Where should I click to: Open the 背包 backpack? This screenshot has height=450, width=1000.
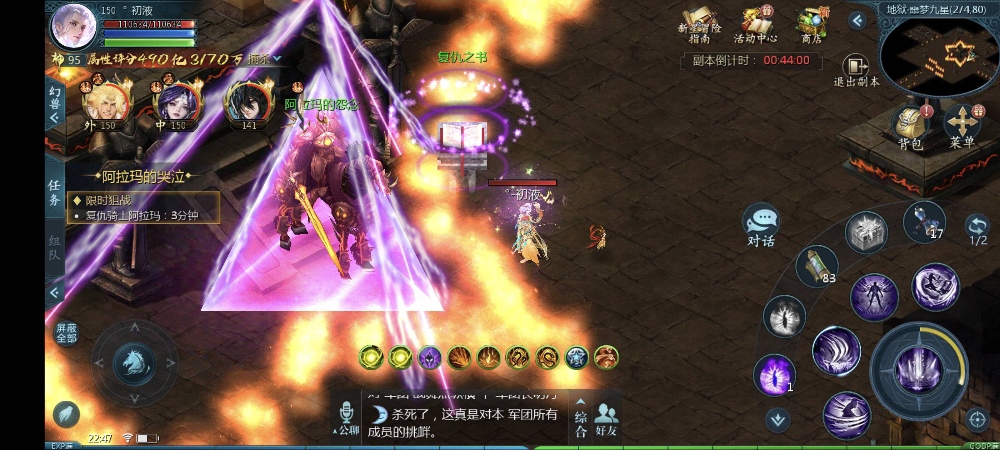[x=908, y=126]
